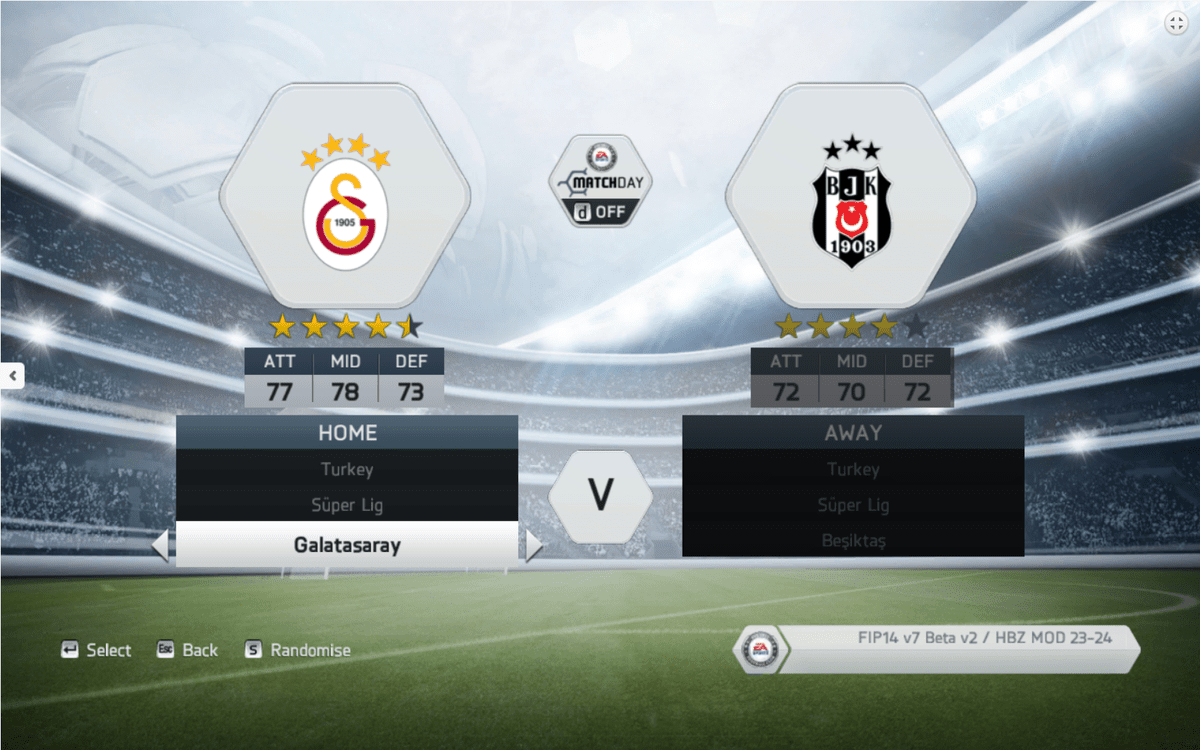
Task: Activate the Select option
Action: click(x=97, y=650)
